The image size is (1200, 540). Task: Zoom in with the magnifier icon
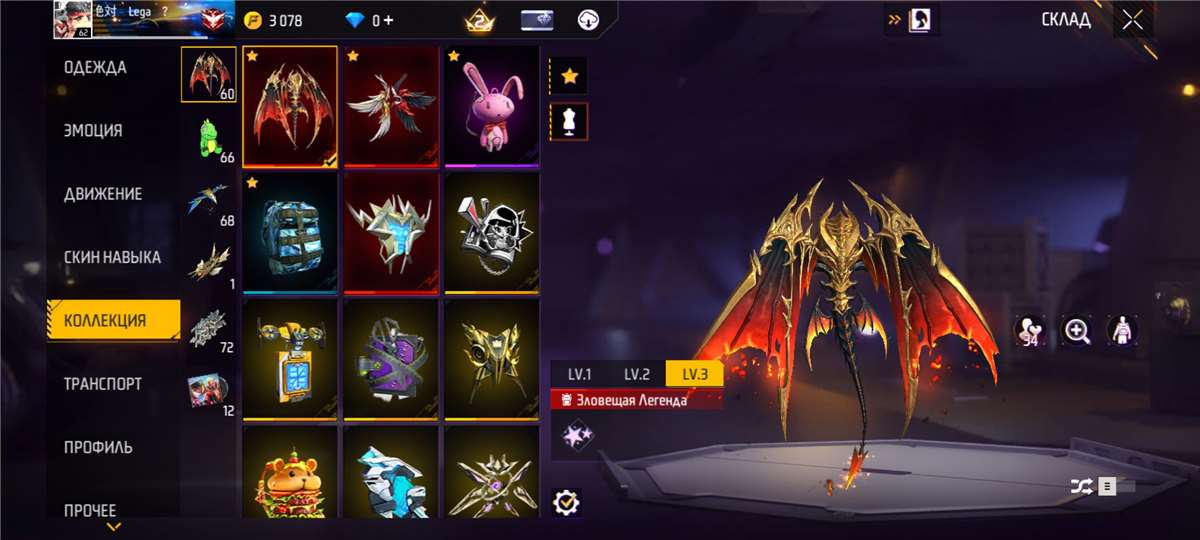pyautogui.click(x=1077, y=331)
